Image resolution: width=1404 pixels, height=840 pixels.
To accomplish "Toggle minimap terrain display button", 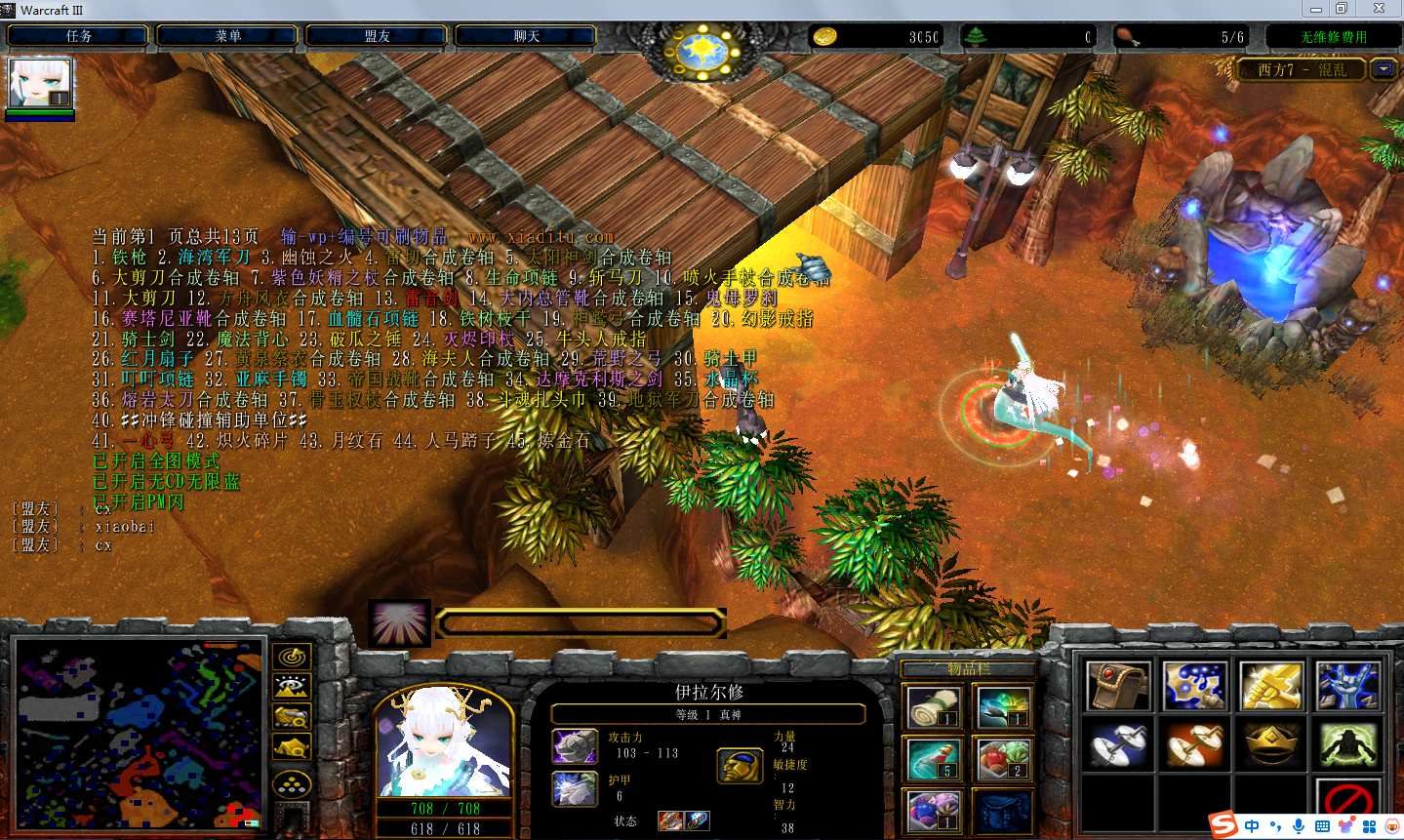I will click(x=292, y=687).
